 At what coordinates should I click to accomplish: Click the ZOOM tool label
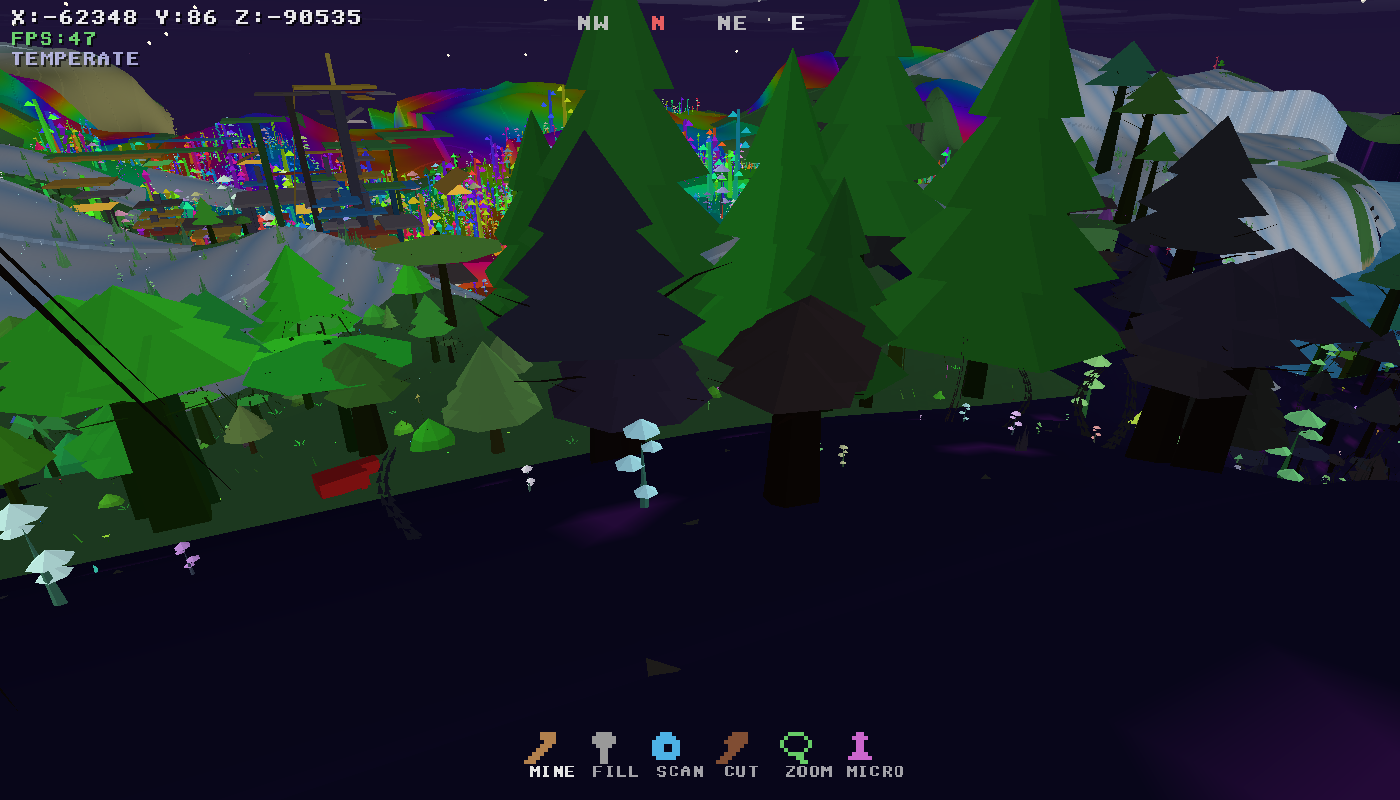tap(808, 771)
